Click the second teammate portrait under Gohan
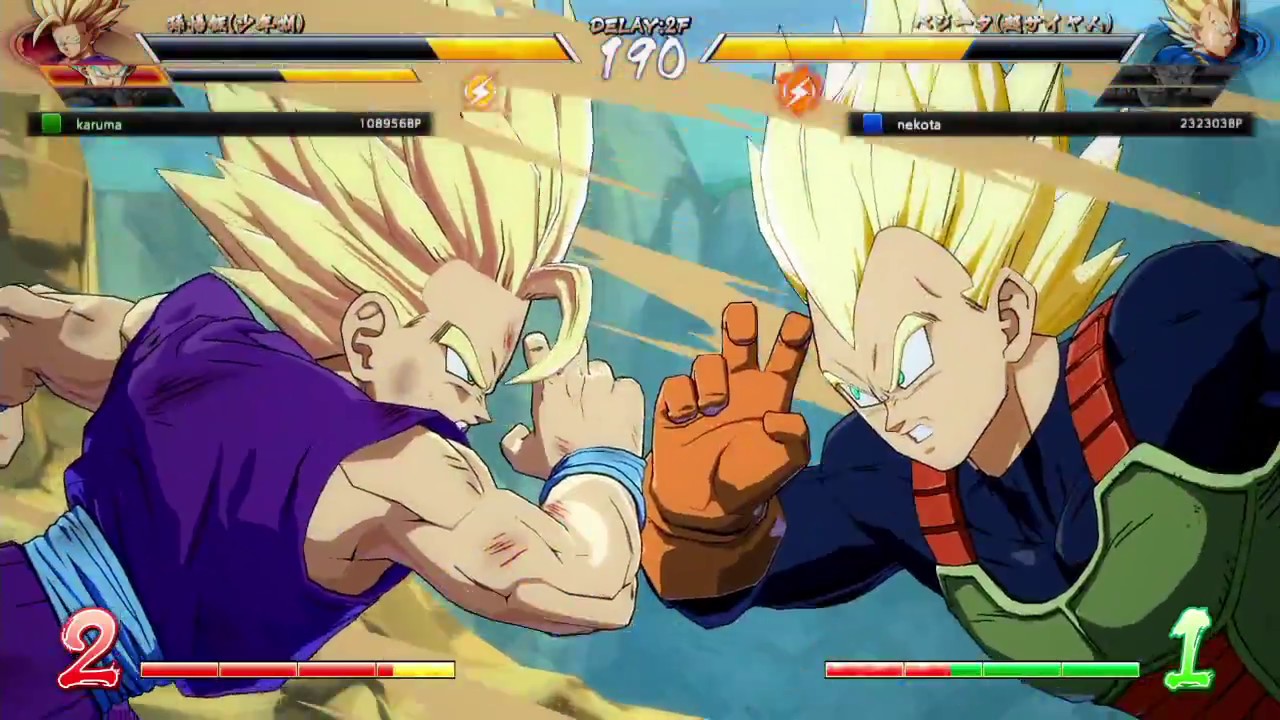Image resolution: width=1280 pixels, height=720 pixels. coord(103,75)
